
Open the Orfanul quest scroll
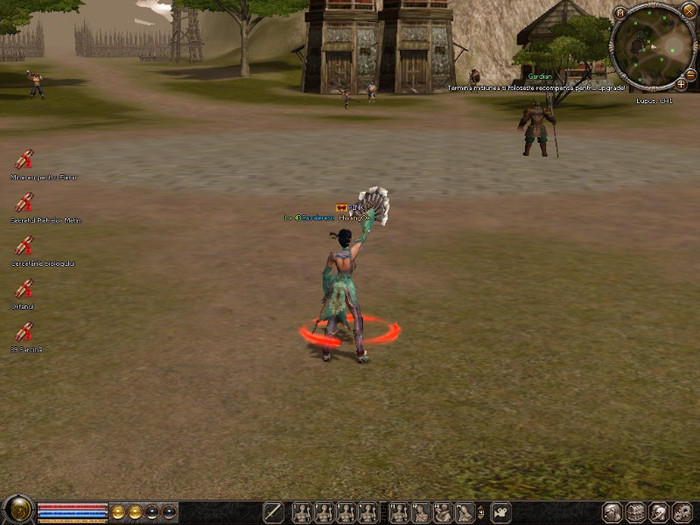click(x=24, y=288)
